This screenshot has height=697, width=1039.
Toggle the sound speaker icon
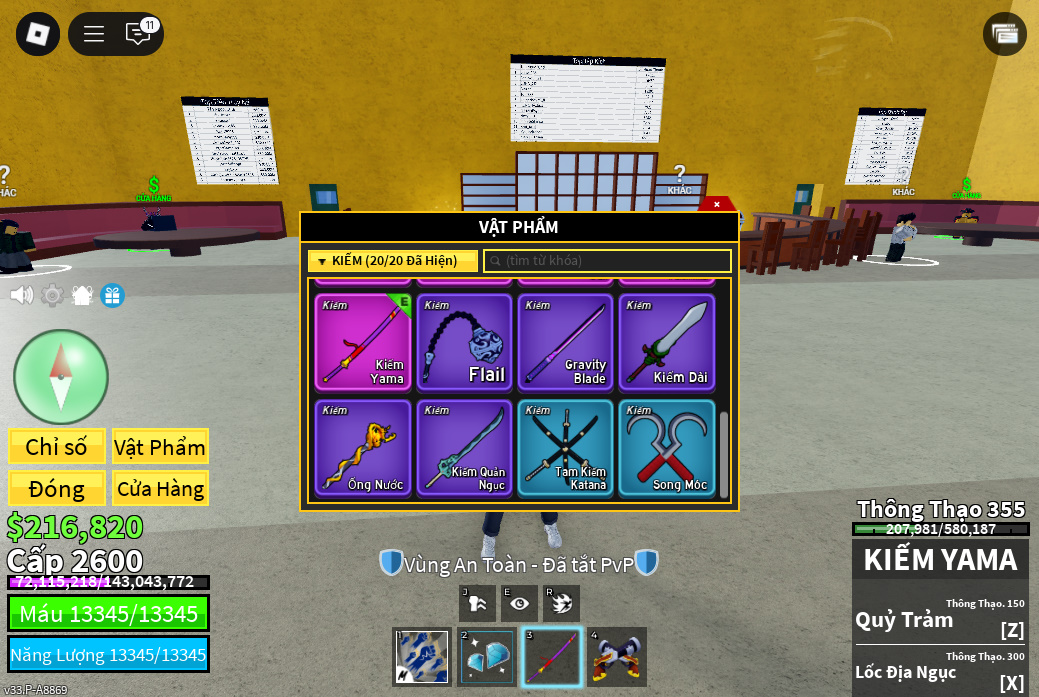pos(21,295)
